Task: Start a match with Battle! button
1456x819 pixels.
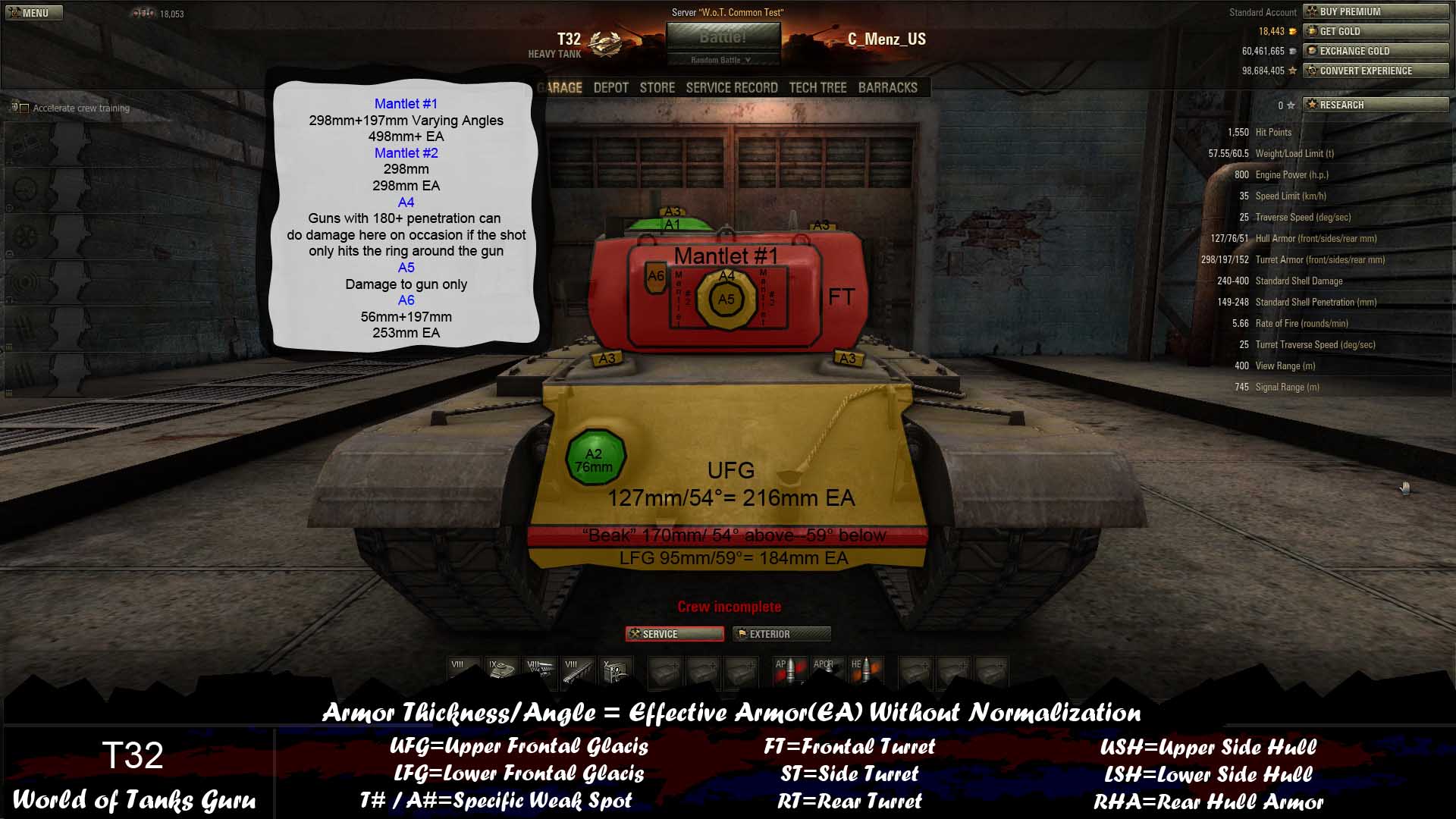Action: point(723,37)
